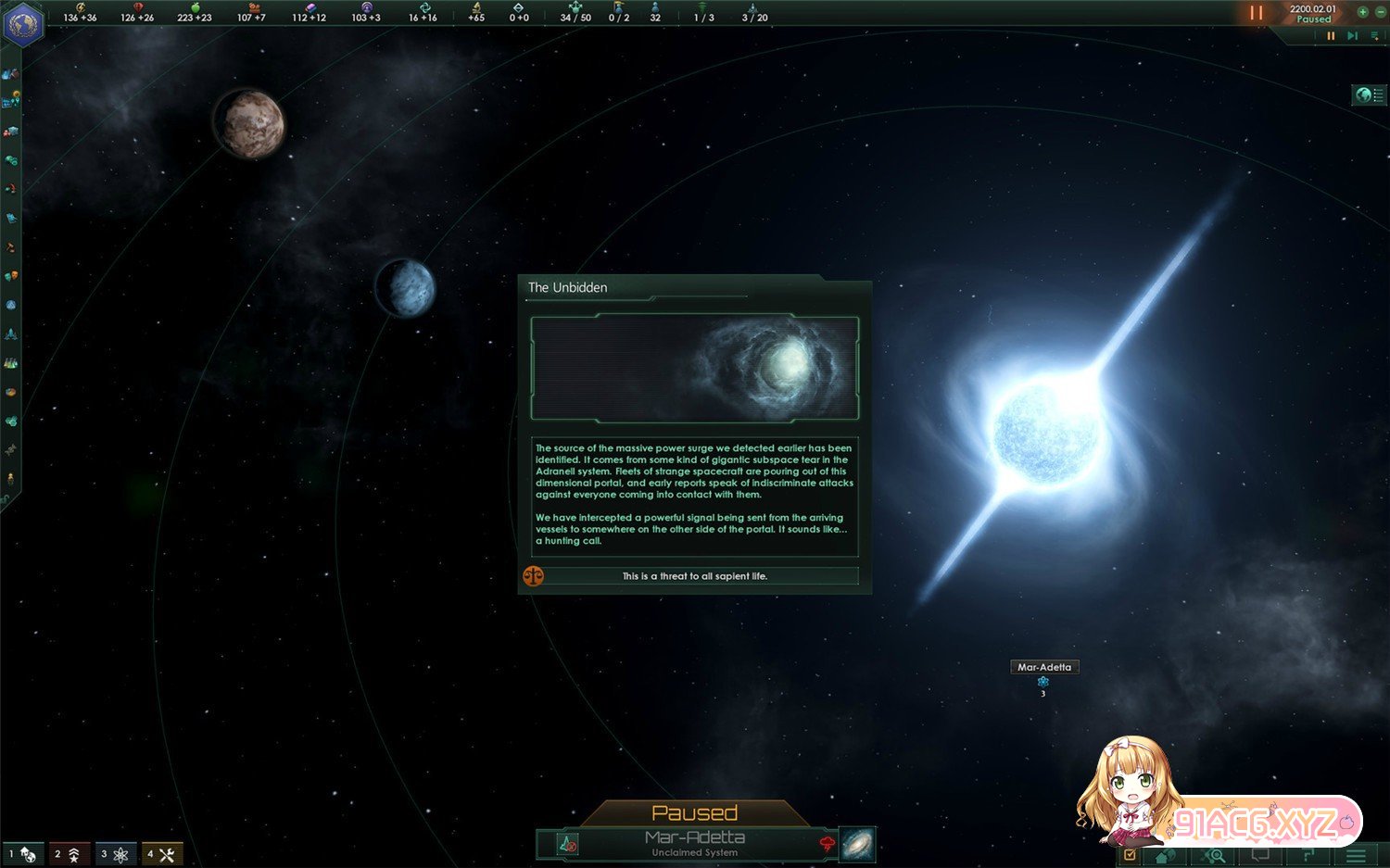Select the second bottom tab with rank chevrons

(69, 854)
